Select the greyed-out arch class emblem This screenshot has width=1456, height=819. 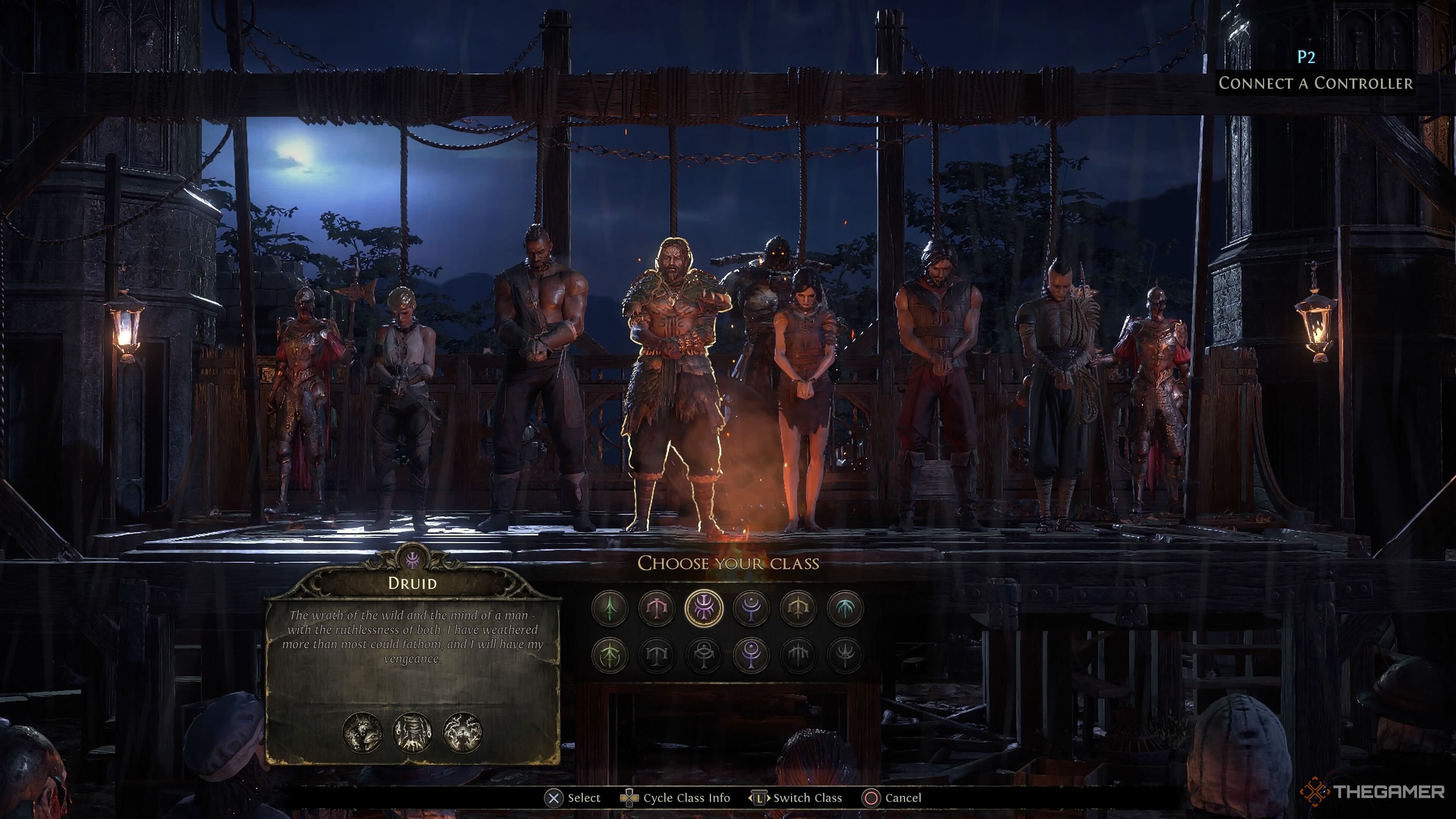[x=656, y=655]
